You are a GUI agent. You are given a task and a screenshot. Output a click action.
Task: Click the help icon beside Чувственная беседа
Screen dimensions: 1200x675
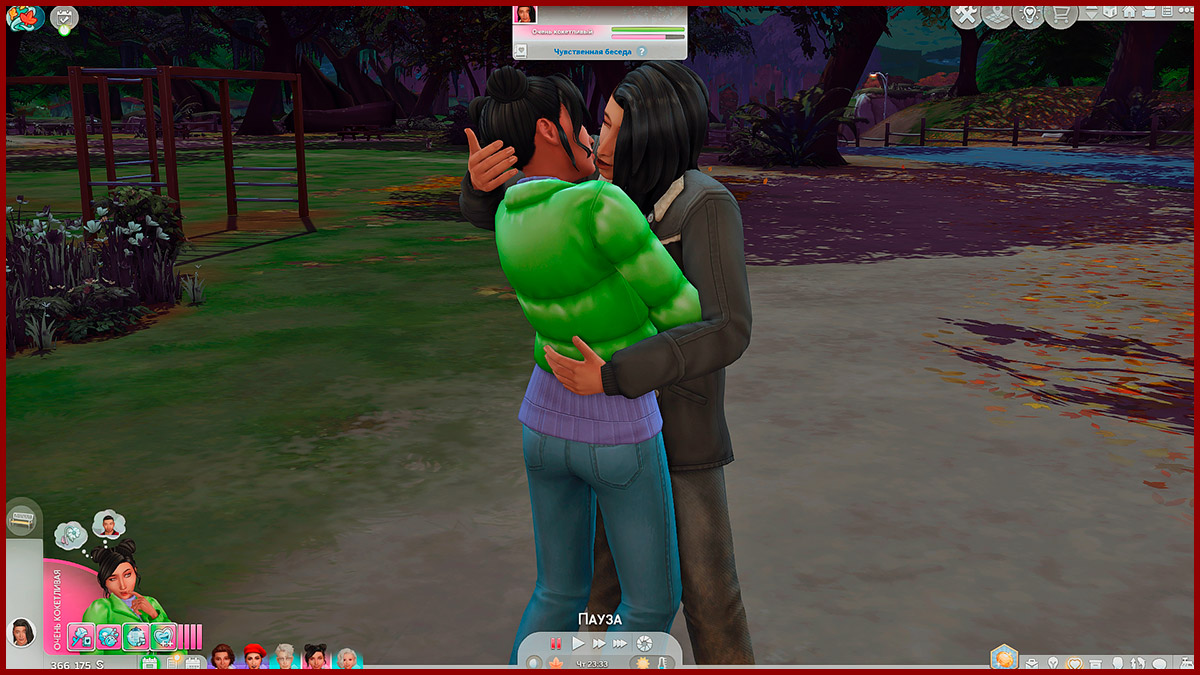tap(641, 51)
